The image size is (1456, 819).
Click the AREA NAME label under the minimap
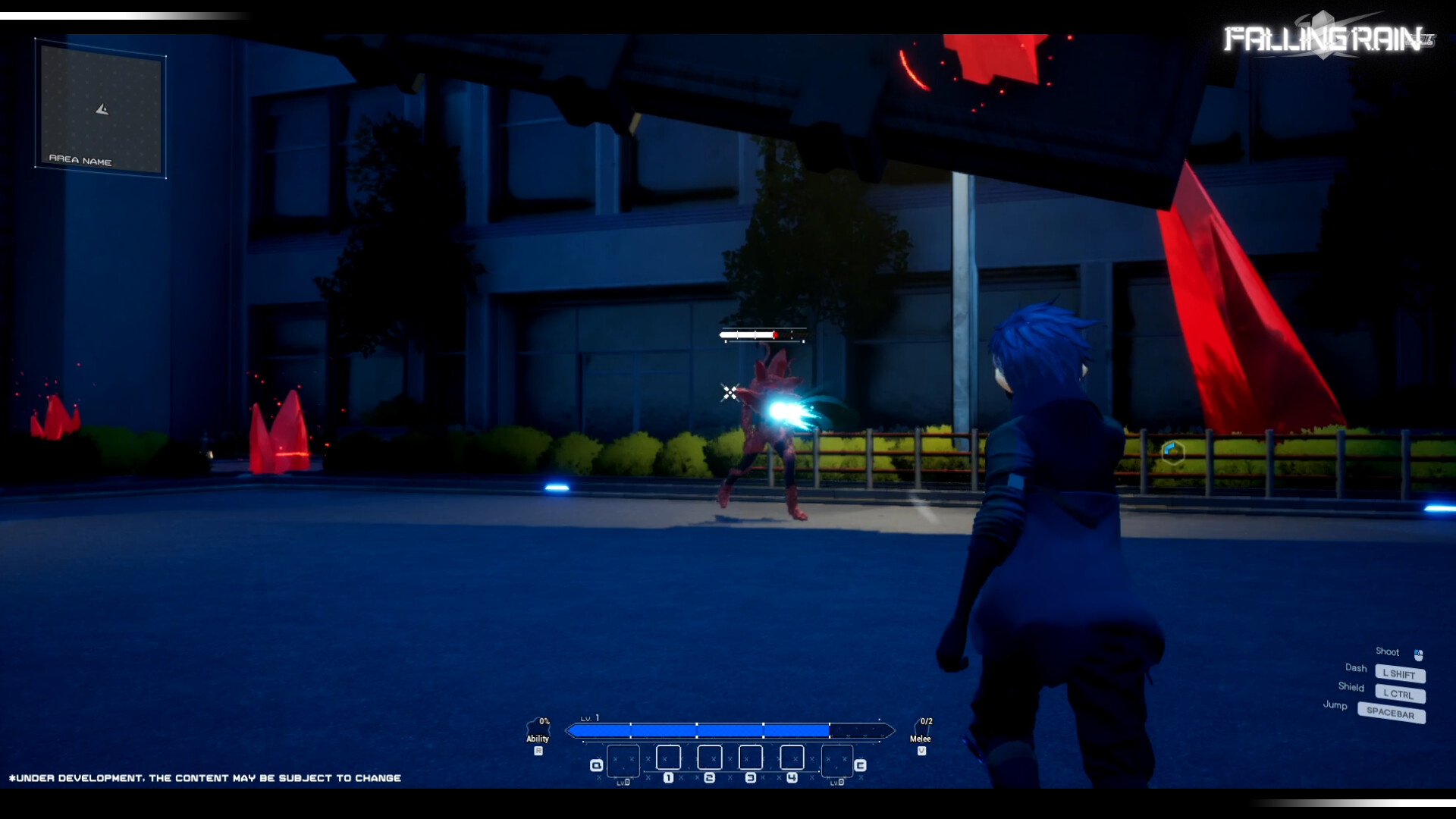pos(81,161)
